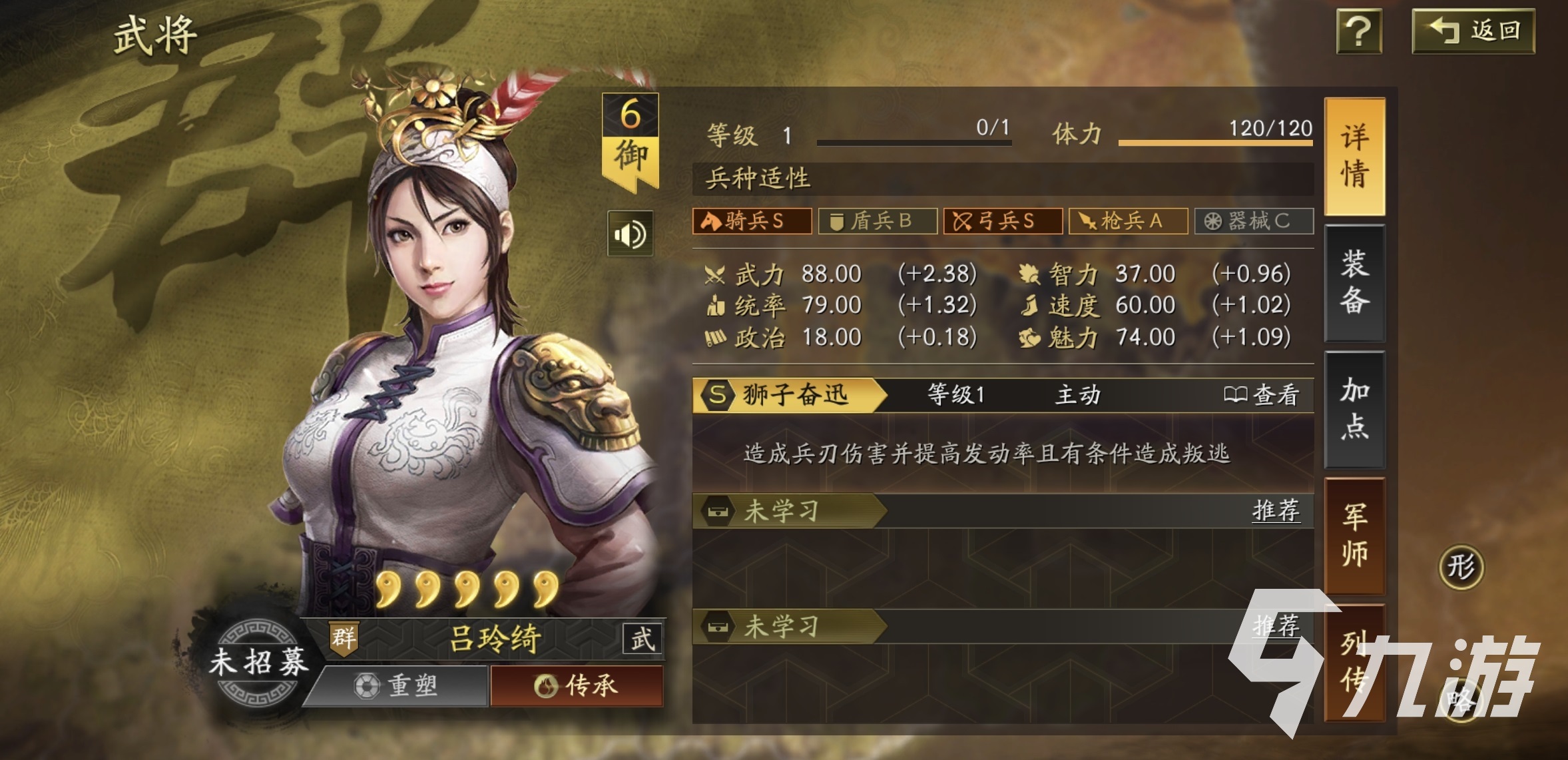View the 狮子奋迅 skill via 查看
The height and width of the screenshot is (760, 1568).
1262,395
